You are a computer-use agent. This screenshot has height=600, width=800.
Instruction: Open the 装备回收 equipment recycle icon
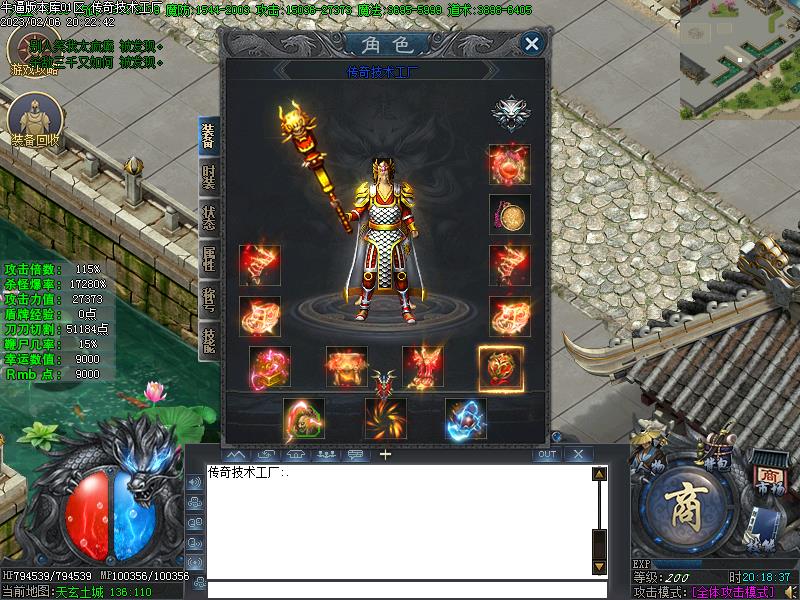pos(35,122)
